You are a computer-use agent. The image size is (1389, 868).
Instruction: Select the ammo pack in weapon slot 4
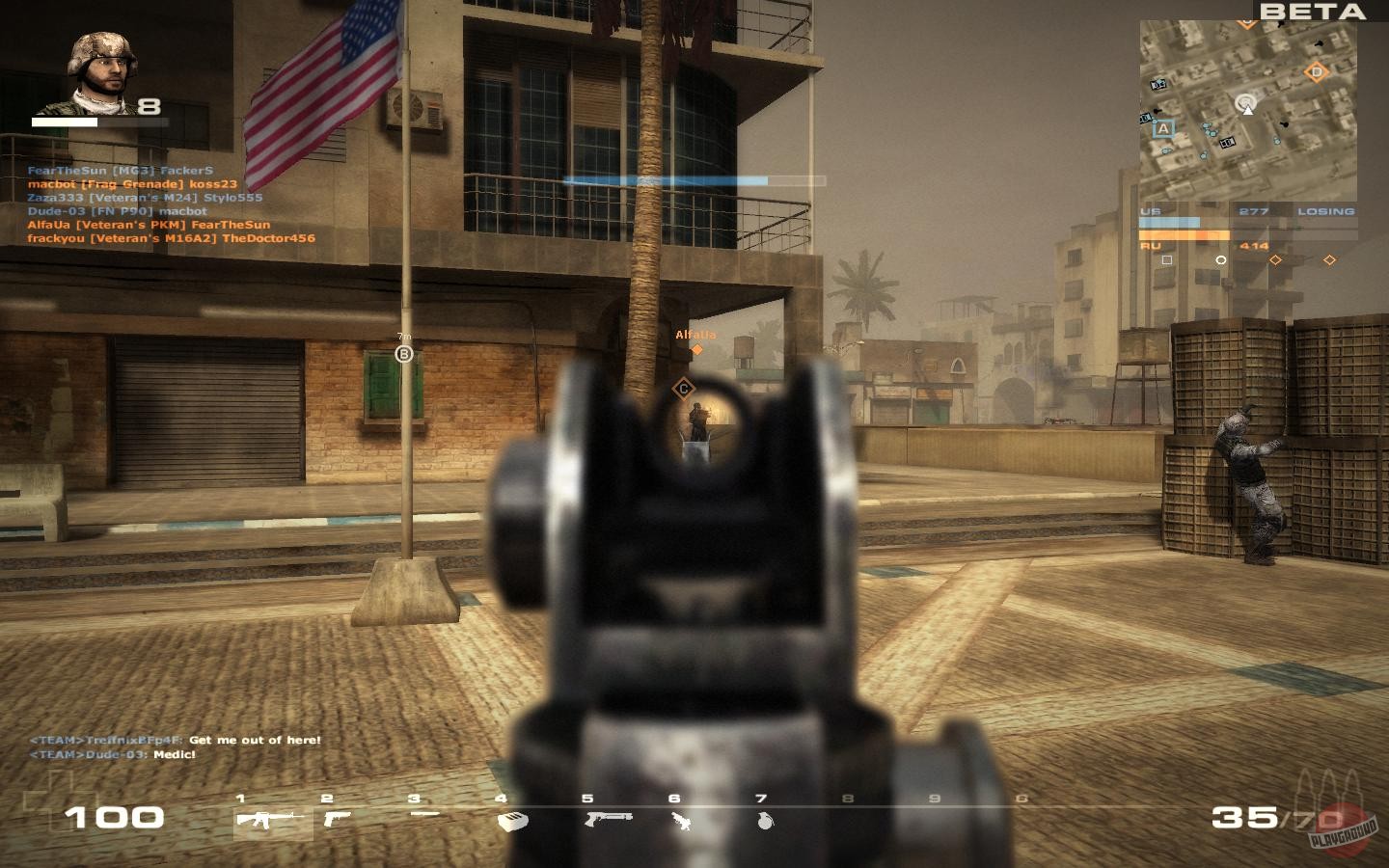click(509, 820)
